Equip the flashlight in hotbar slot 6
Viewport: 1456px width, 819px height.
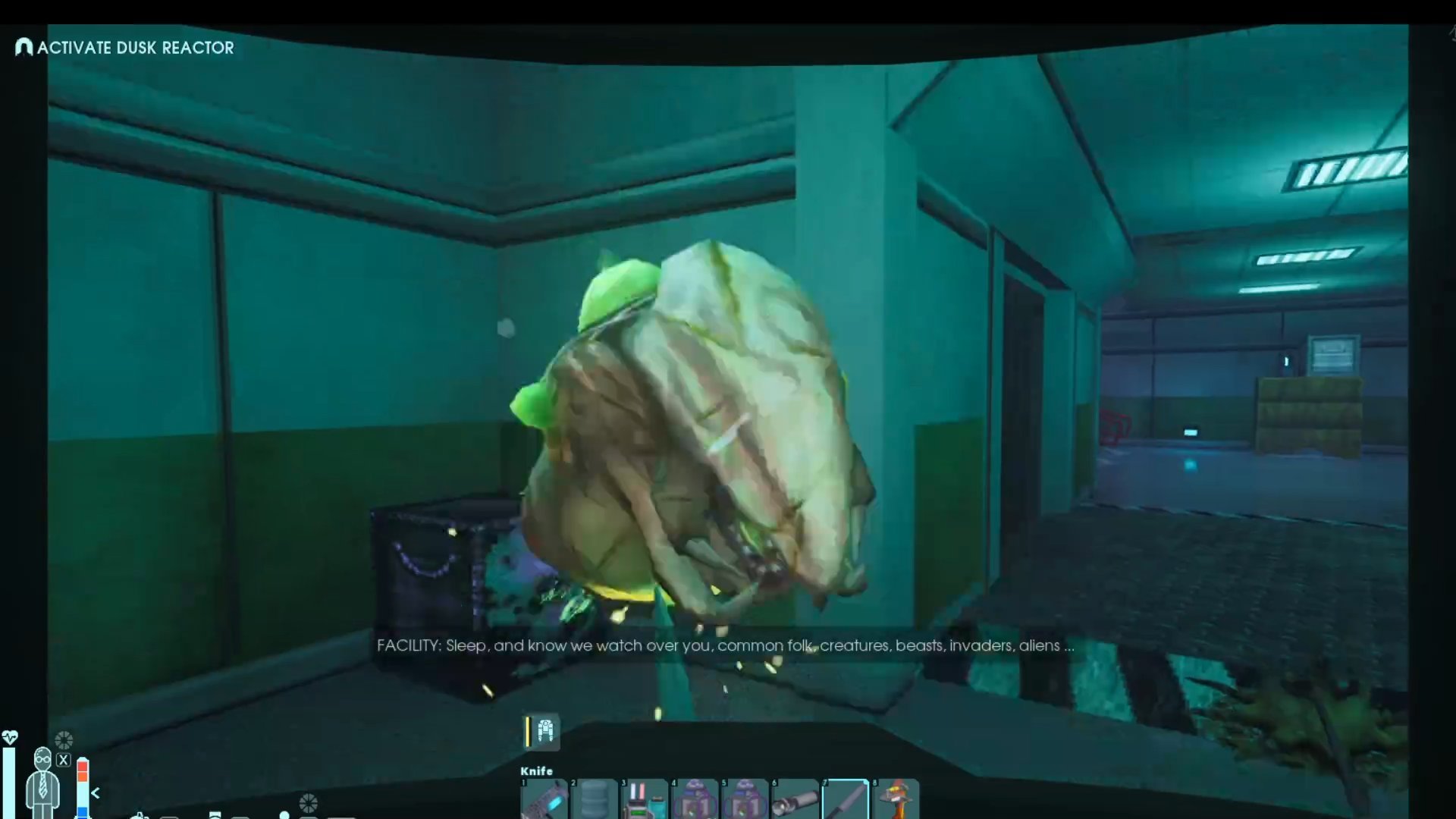795,800
